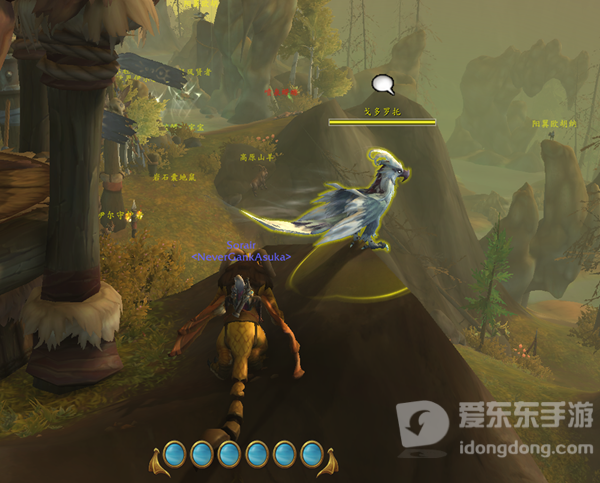Click the speech bubble above the bird

(381, 85)
